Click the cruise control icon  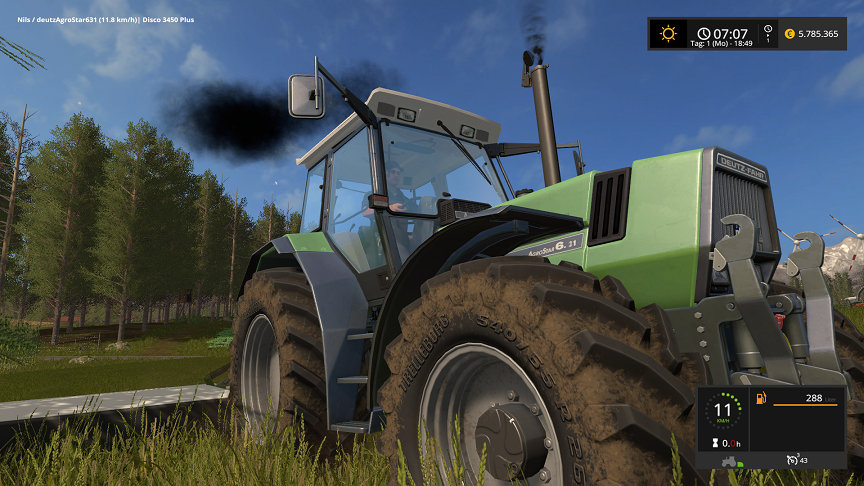click(x=793, y=459)
